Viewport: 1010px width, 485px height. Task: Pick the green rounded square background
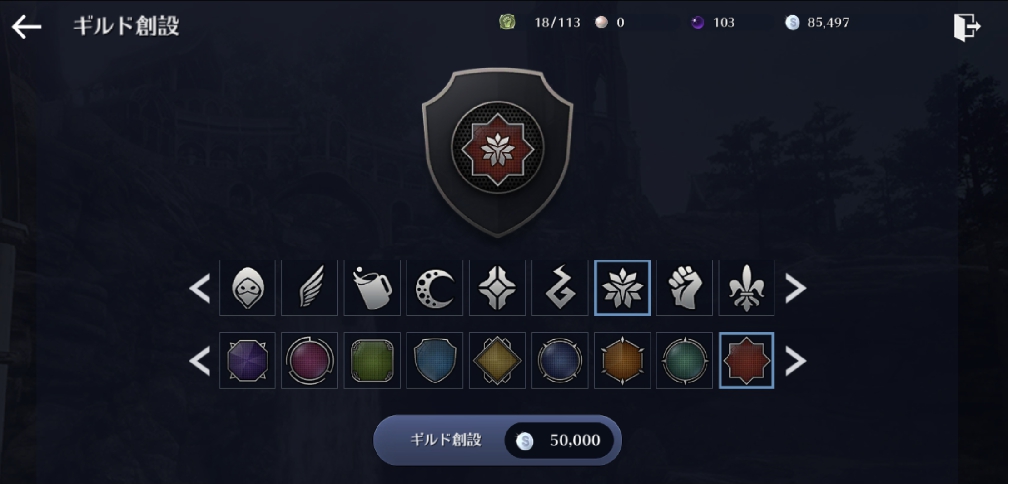coord(372,360)
